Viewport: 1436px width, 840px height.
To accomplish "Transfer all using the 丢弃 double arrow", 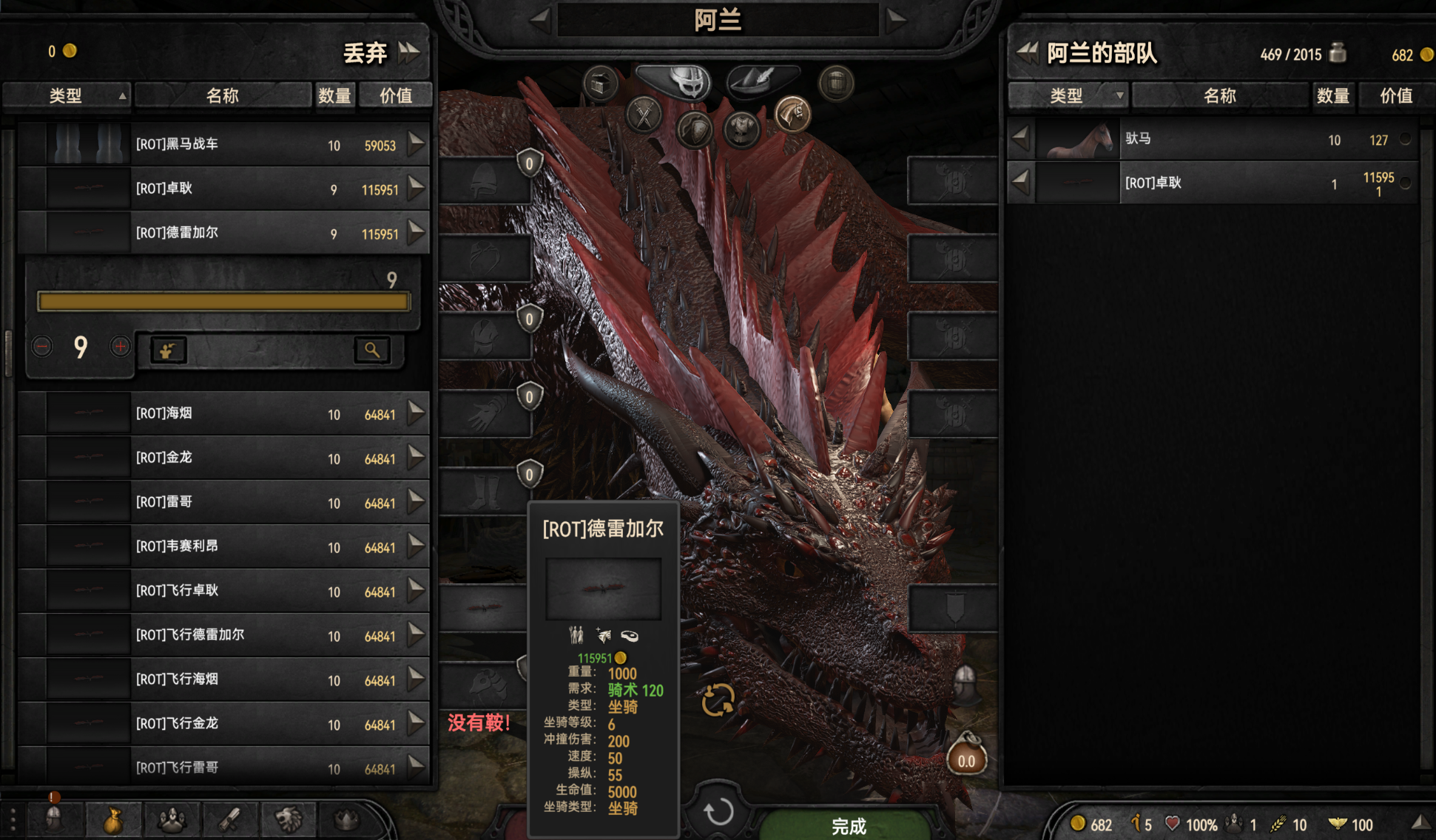I will tap(409, 52).
